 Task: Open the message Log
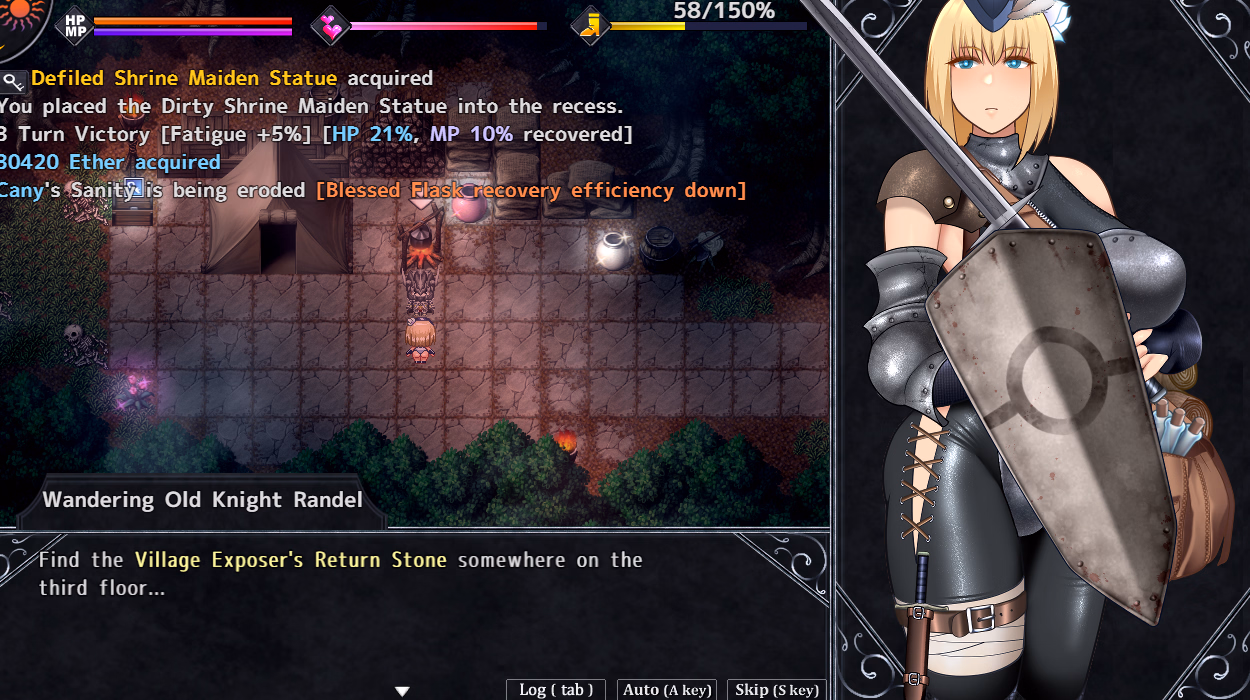click(x=556, y=689)
